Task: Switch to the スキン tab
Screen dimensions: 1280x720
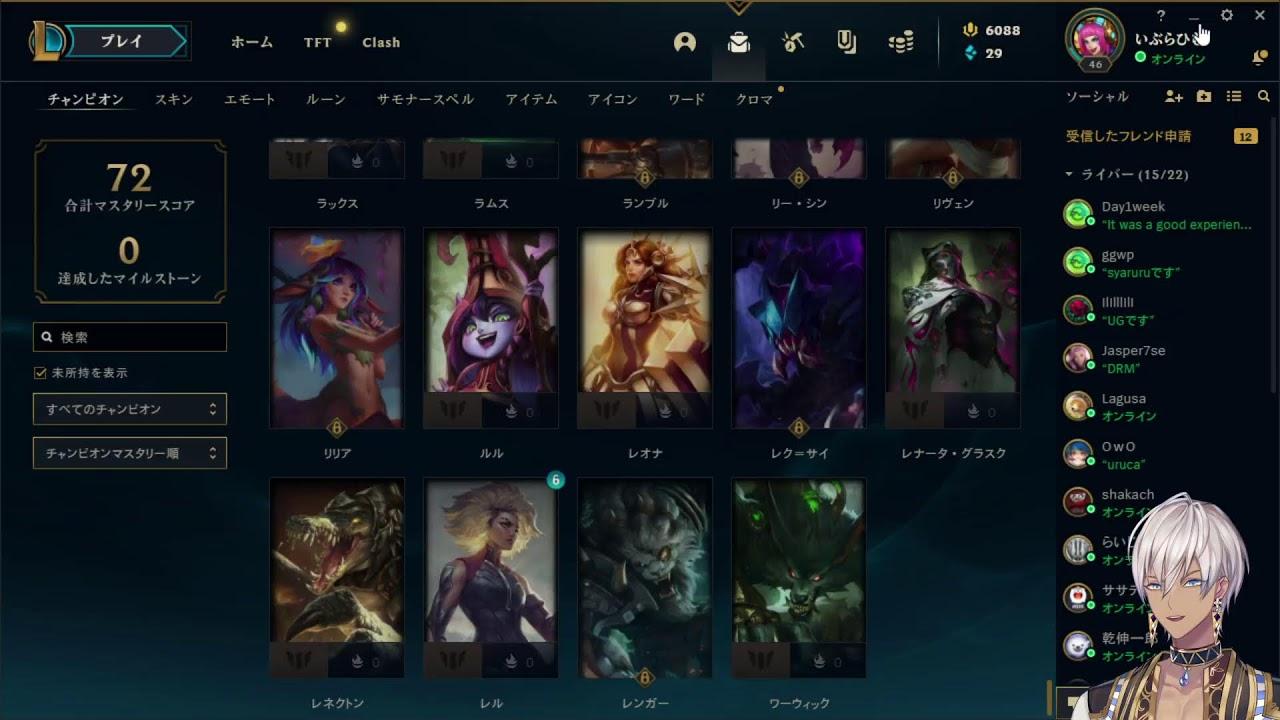Action: (x=173, y=99)
